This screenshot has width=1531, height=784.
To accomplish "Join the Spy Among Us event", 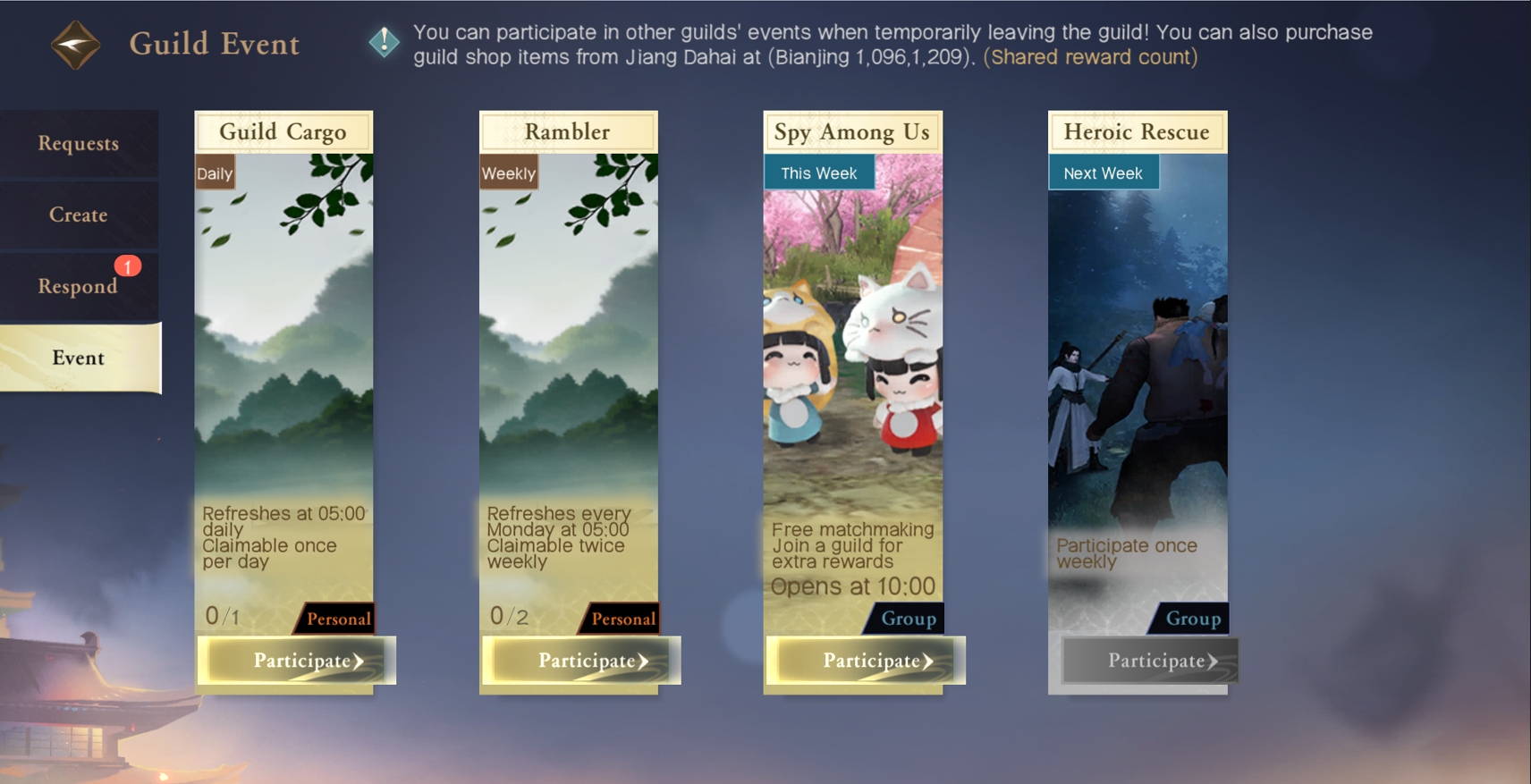I will pyautogui.click(x=866, y=661).
